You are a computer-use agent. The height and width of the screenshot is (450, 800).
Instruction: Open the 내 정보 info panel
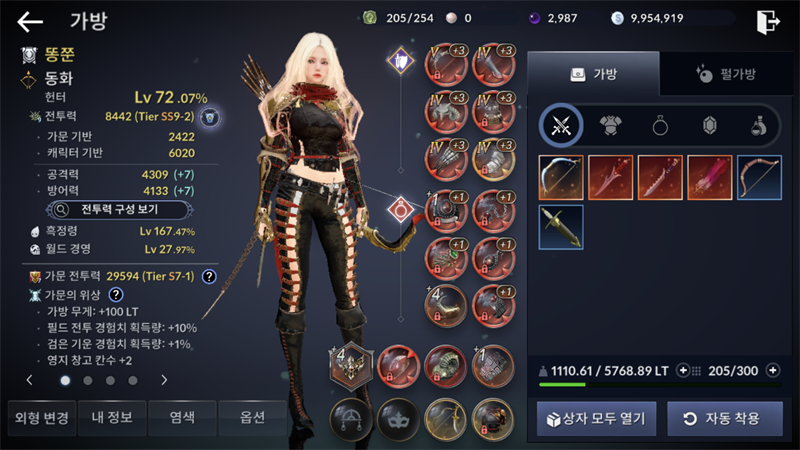(x=110, y=417)
